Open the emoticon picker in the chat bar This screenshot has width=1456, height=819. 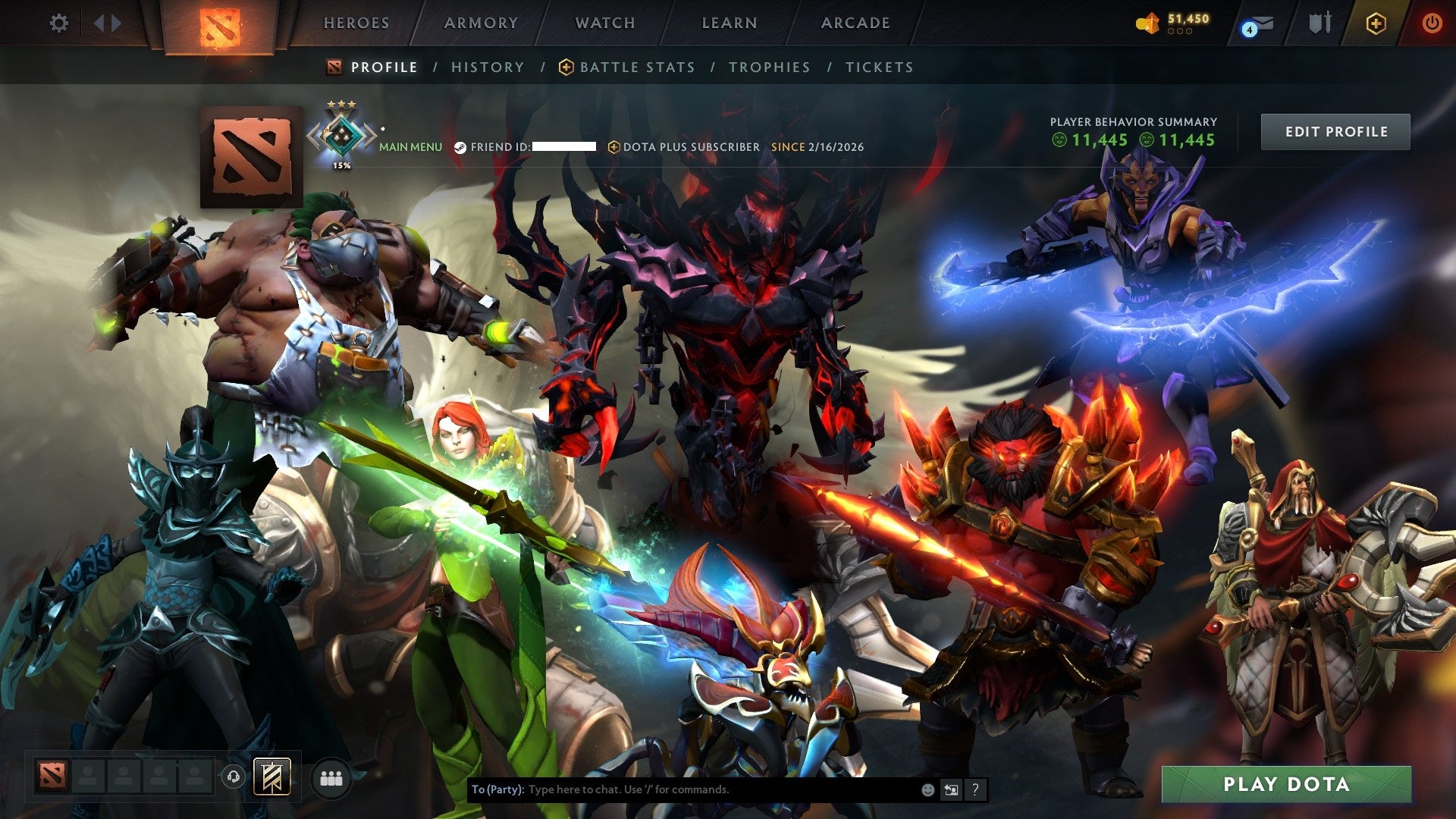[x=927, y=789]
